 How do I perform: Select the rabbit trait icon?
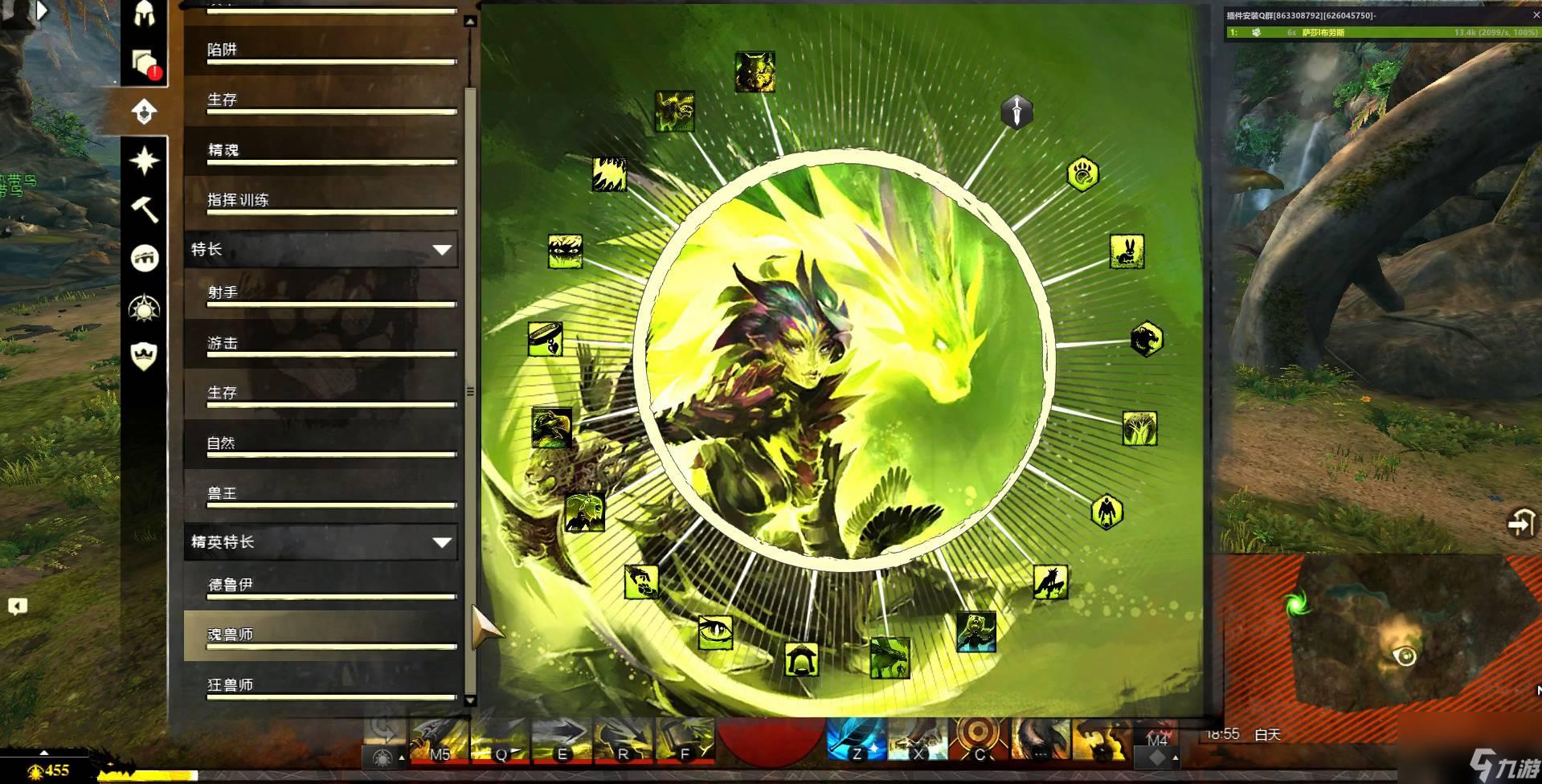point(1127,251)
